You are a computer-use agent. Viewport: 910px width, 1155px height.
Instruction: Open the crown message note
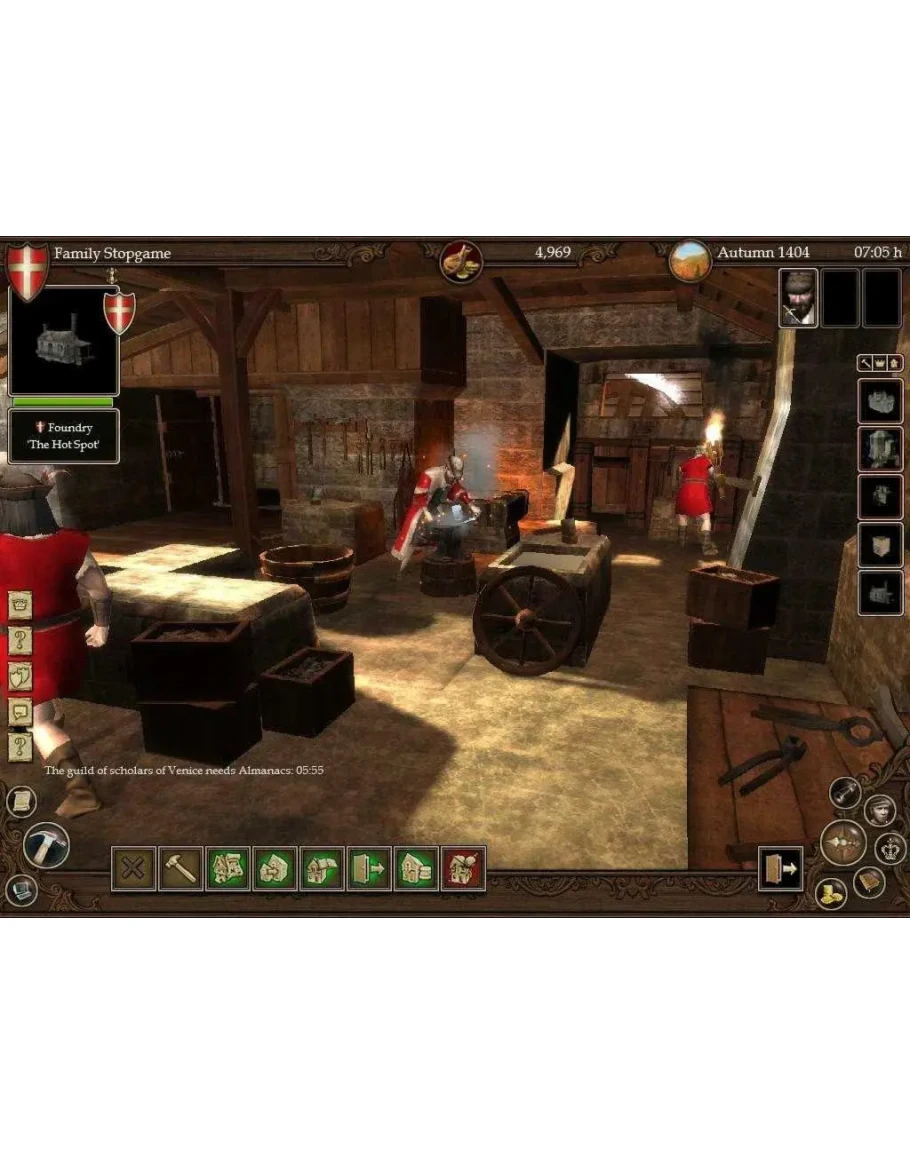(x=20, y=606)
